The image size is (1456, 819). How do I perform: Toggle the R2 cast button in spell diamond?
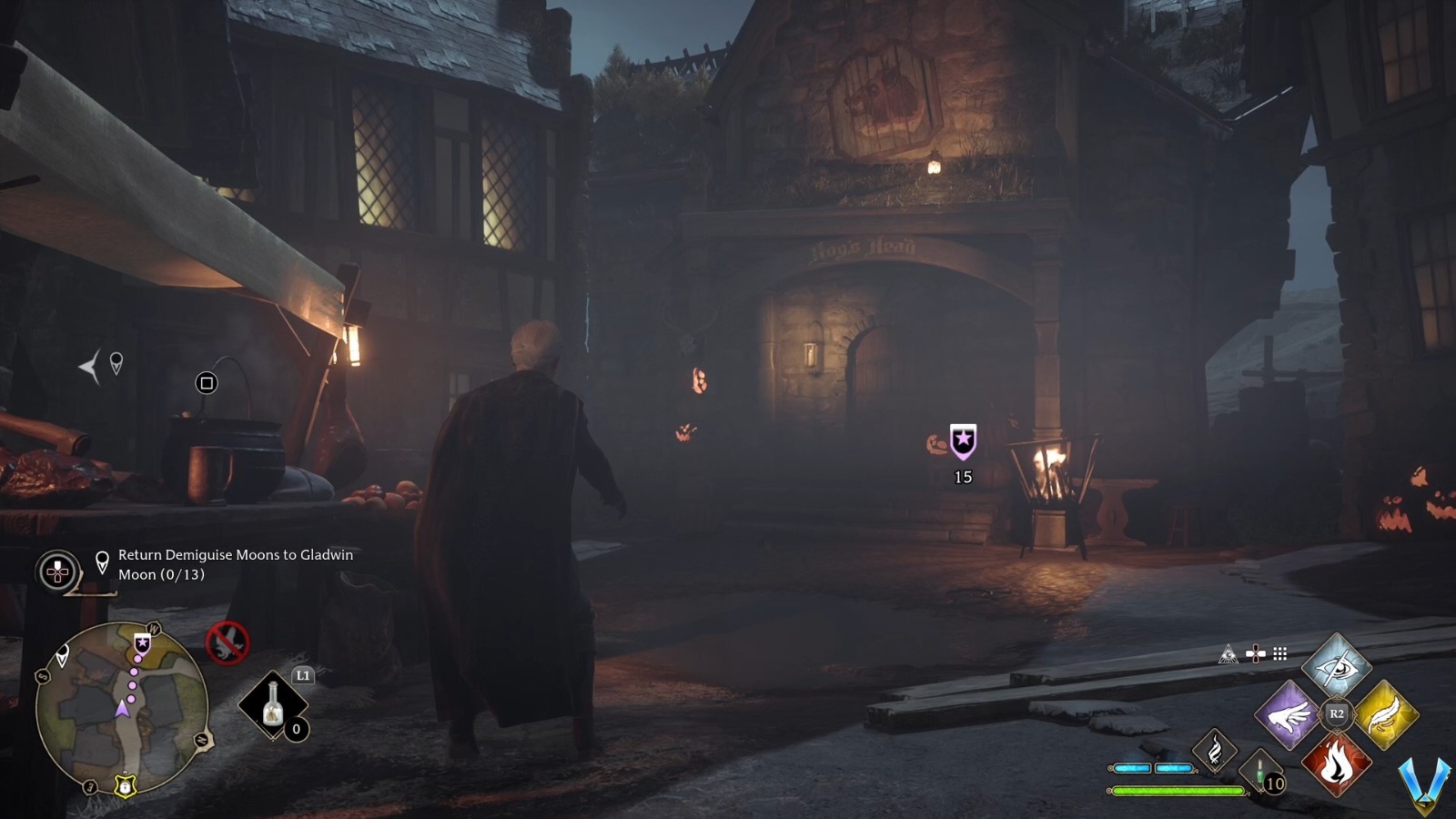pyautogui.click(x=1337, y=713)
